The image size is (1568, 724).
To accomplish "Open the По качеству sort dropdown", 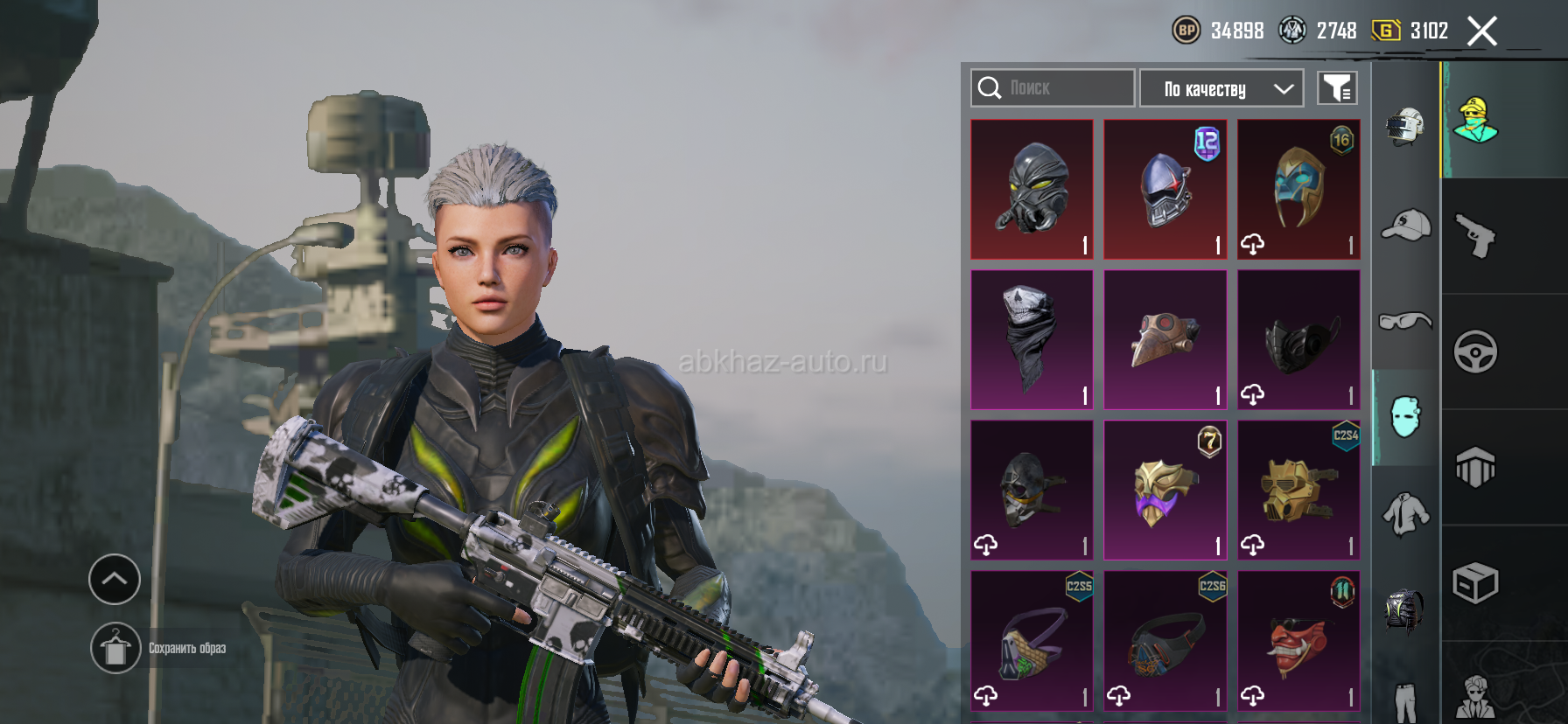I will (1221, 88).
